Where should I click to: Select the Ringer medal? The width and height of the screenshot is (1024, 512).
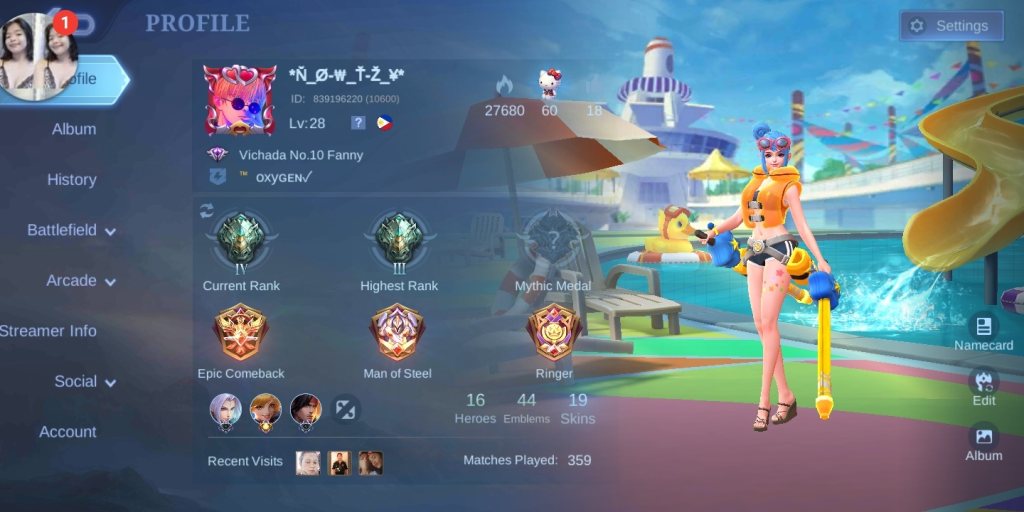pos(554,334)
